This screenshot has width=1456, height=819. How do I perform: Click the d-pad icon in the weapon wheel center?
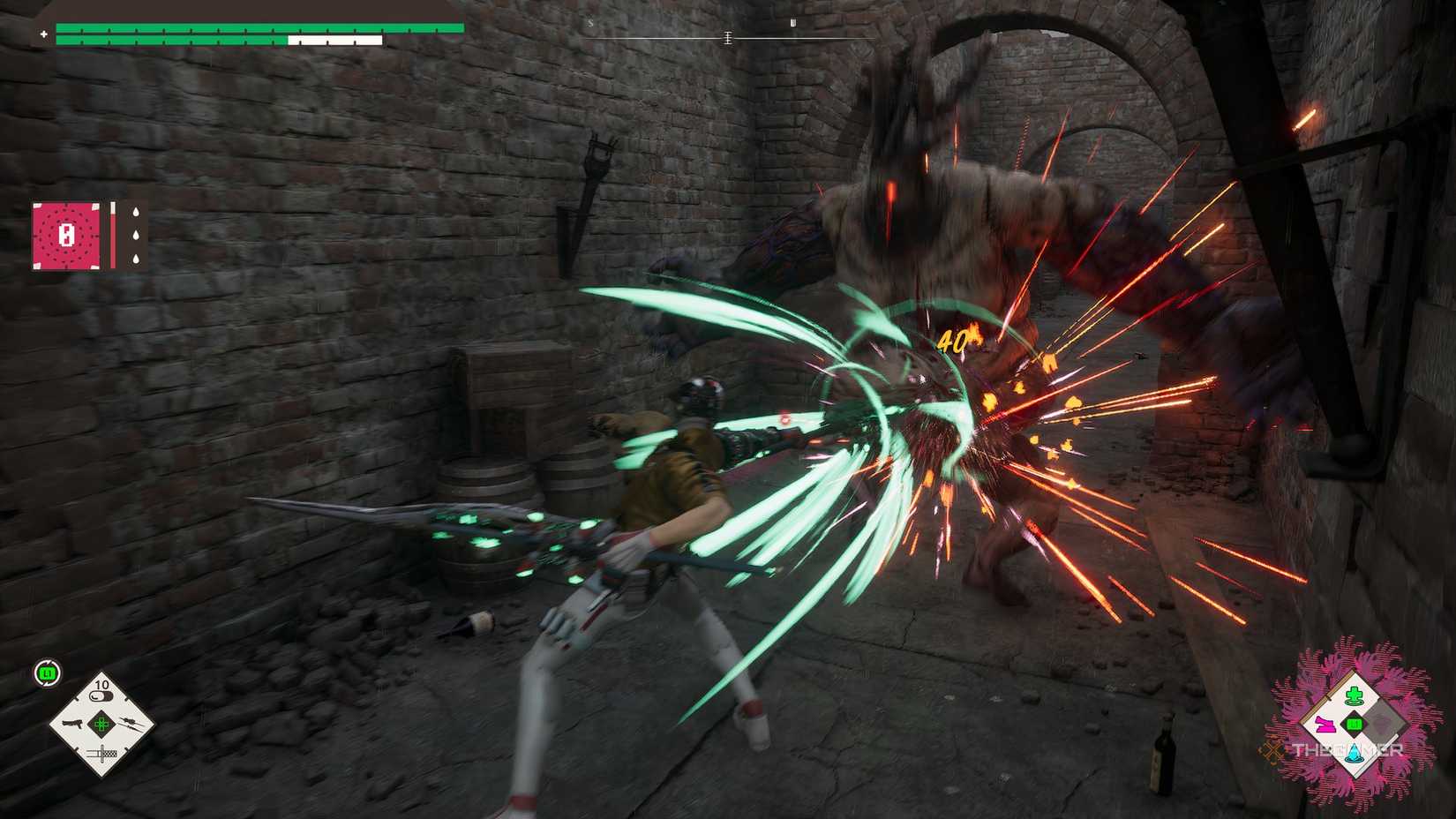click(x=101, y=725)
